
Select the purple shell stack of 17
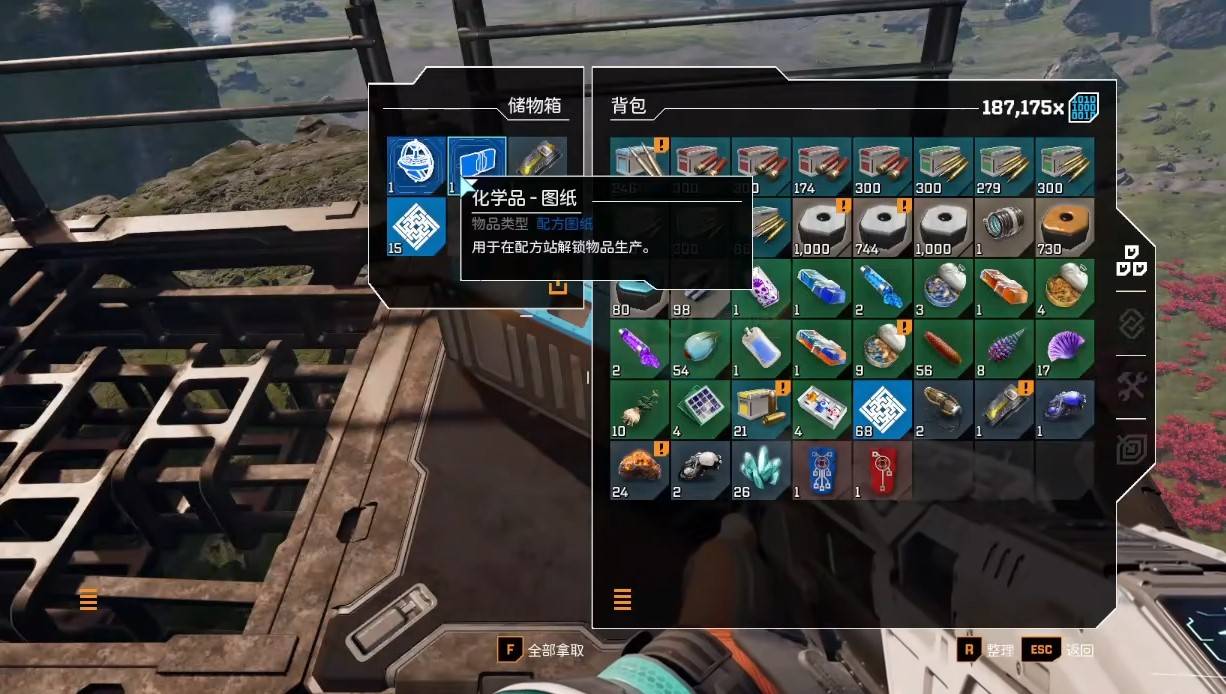(1065, 348)
